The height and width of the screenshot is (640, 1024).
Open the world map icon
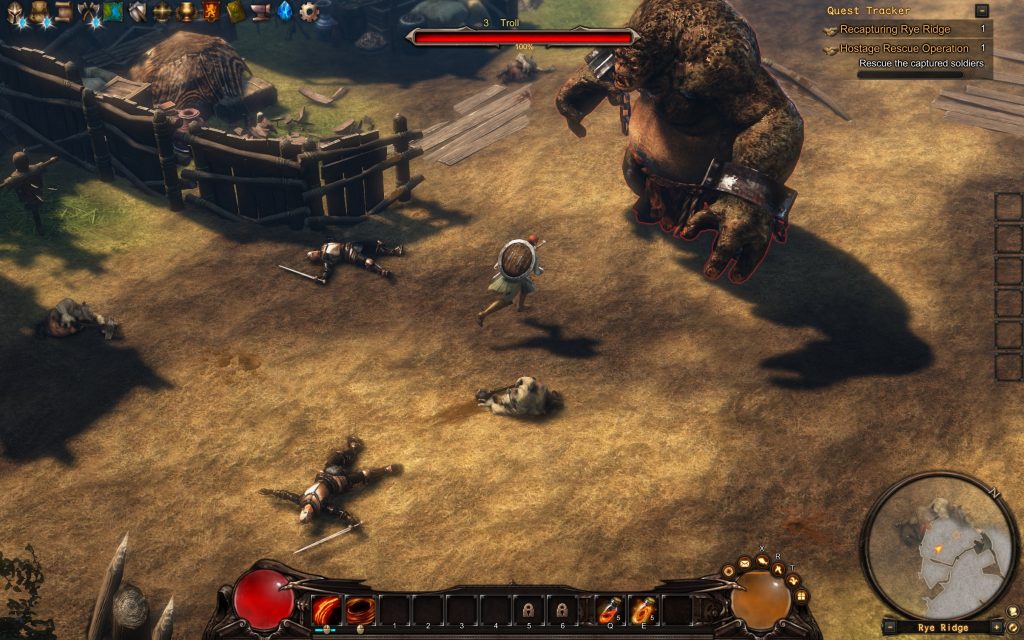pyautogui.click(x=112, y=12)
